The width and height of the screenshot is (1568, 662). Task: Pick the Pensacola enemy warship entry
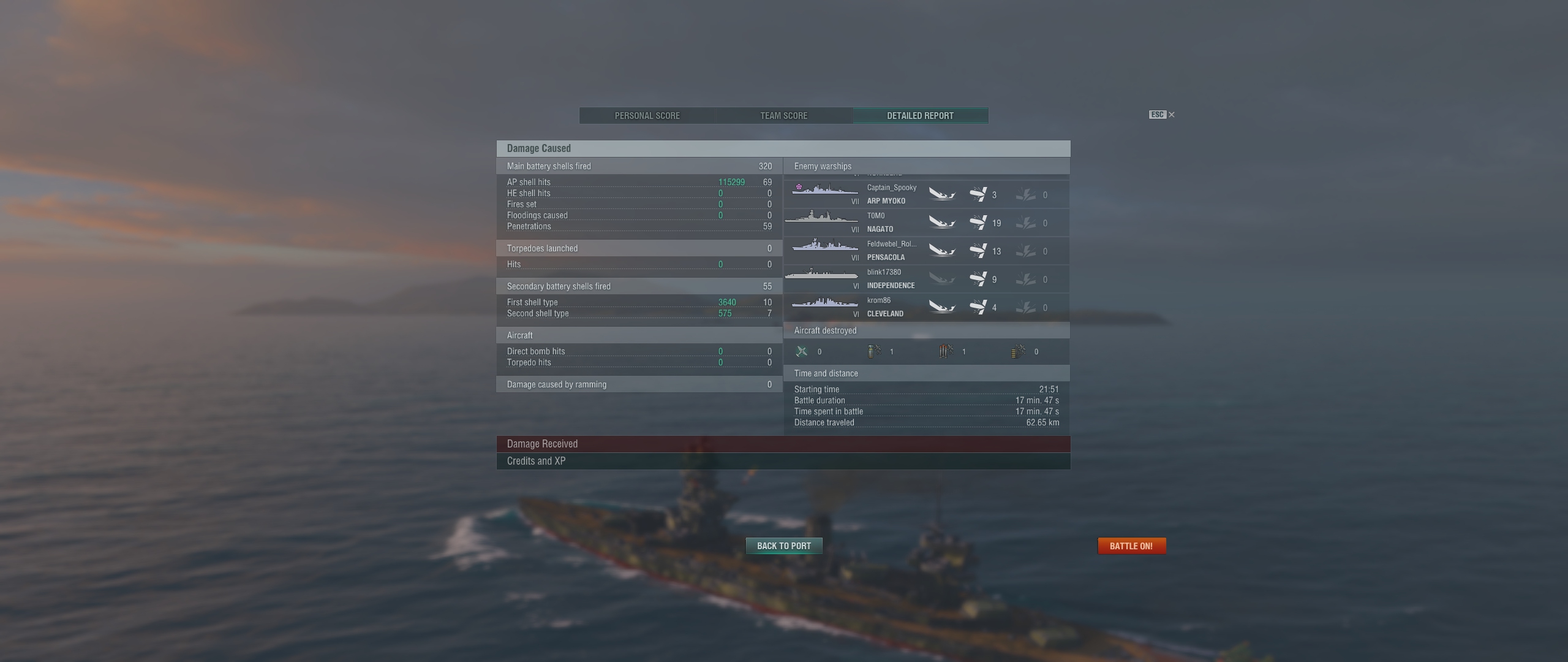pyautogui.click(x=925, y=251)
